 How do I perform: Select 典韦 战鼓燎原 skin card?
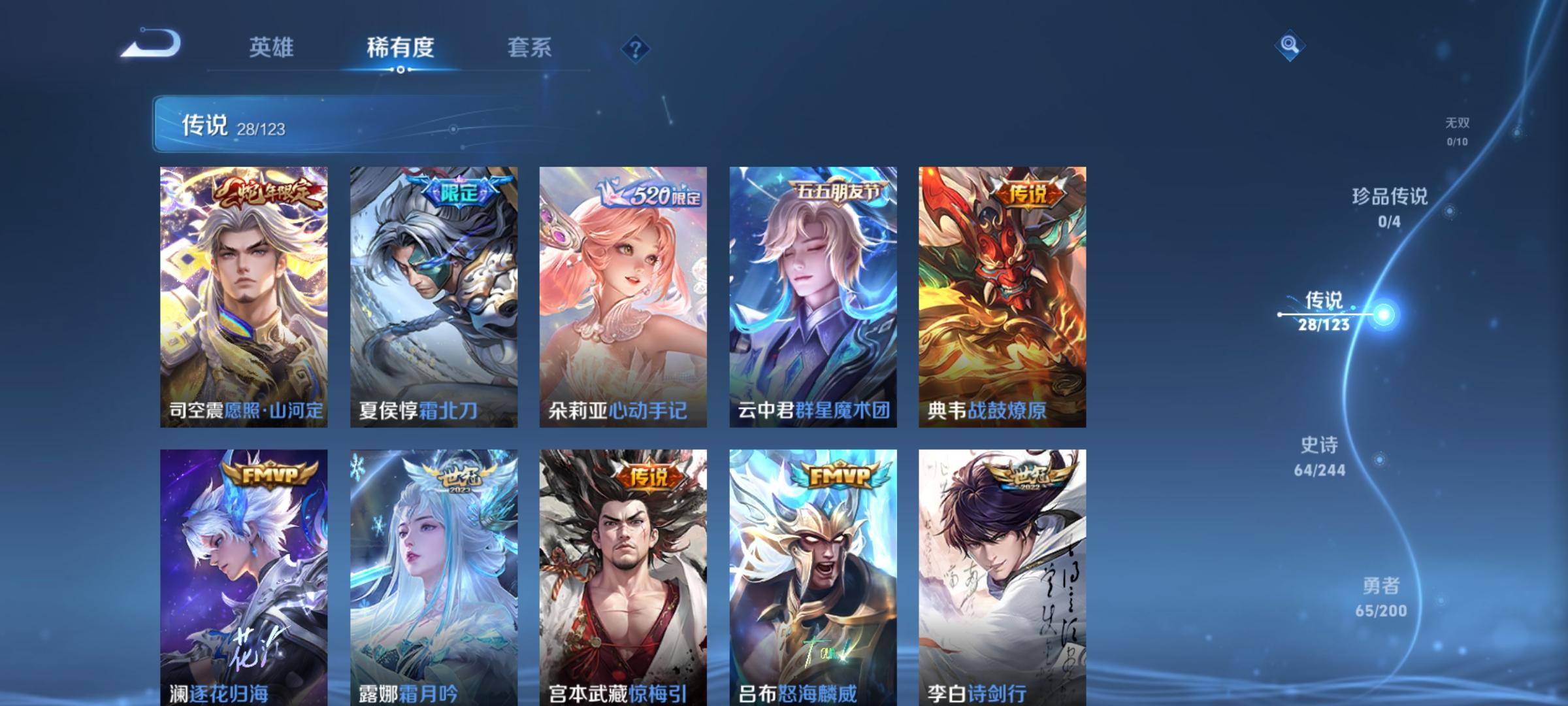[x=1002, y=297]
